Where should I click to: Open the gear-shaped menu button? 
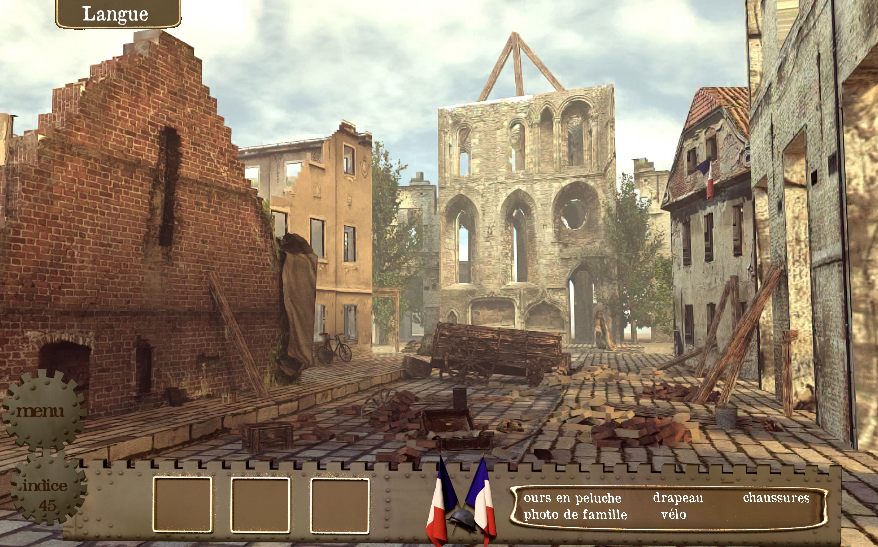[42, 410]
